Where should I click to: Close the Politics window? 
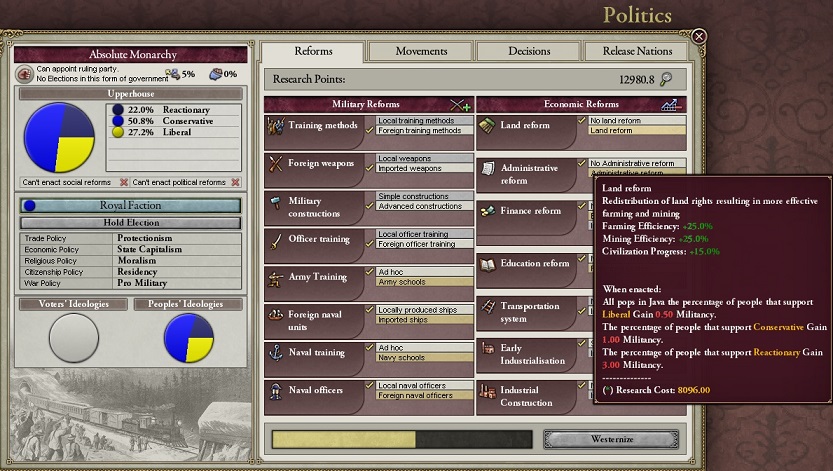tap(699, 37)
